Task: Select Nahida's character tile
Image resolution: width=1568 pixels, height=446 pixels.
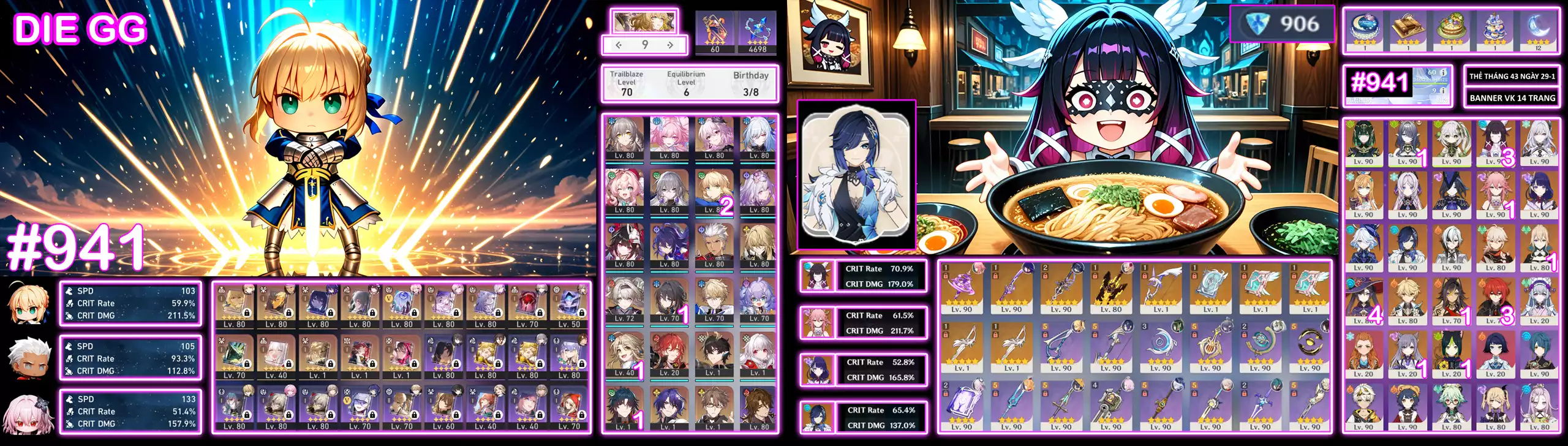Action: (x=1452, y=142)
